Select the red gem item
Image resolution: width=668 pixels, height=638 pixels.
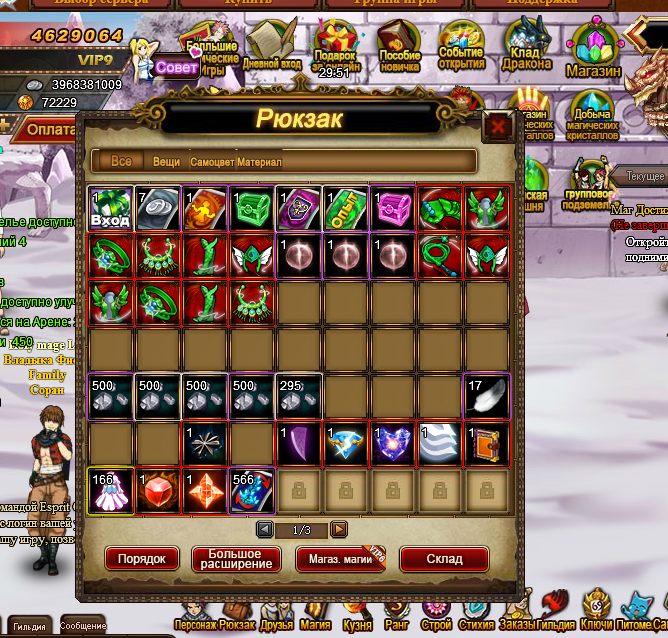pyautogui.click(x=157, y=490)
